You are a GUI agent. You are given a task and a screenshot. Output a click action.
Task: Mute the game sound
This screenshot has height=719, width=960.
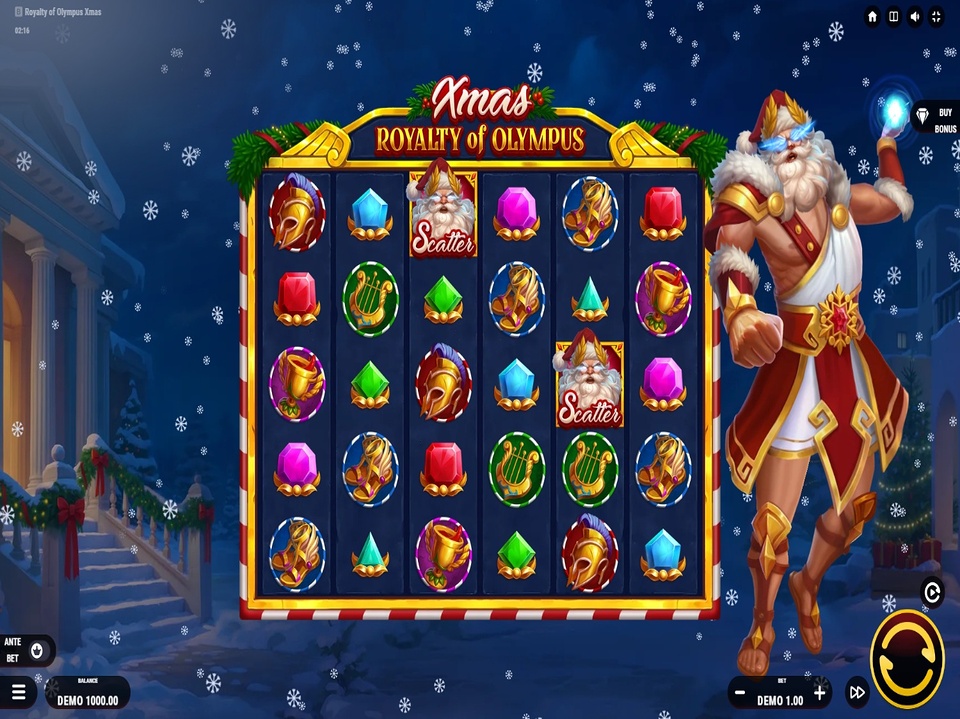click(x=915, y=17)
